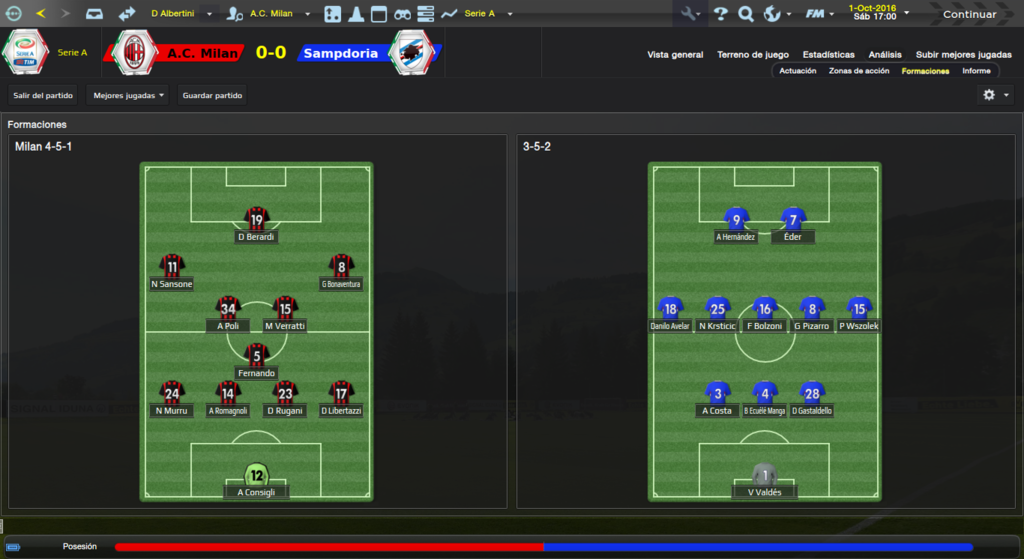View the Zonas de acción sub-tab
Screen dimensions: 1024x559
859,71
